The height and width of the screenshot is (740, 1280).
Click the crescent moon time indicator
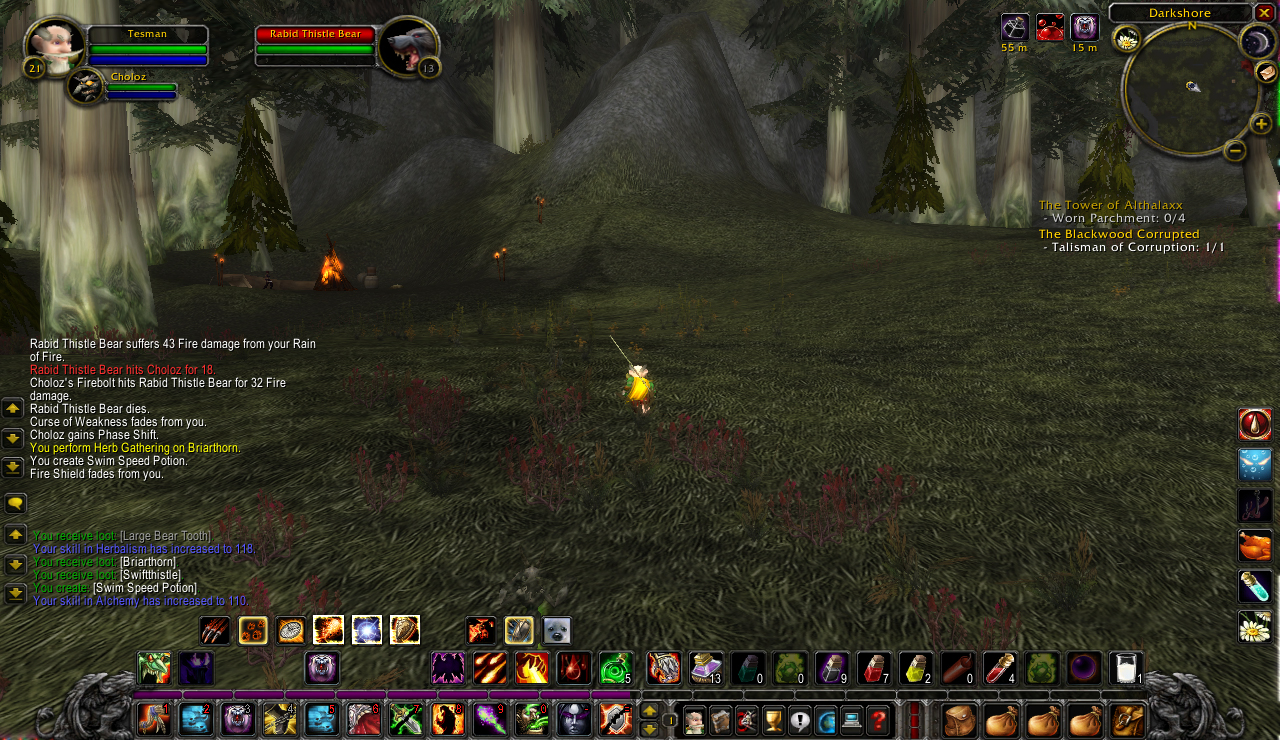tap(1256, 41)
